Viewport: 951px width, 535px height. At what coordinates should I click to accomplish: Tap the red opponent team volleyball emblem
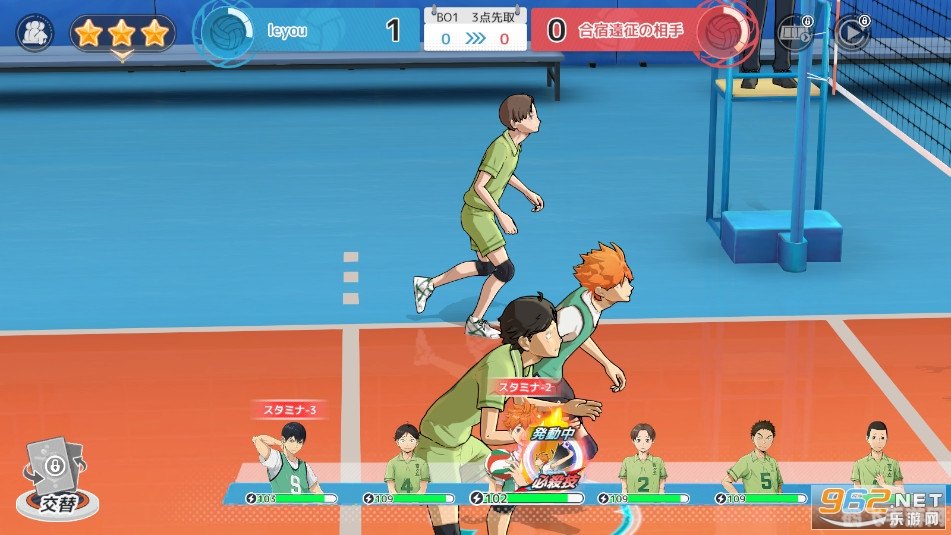click(x=721, y=30)
